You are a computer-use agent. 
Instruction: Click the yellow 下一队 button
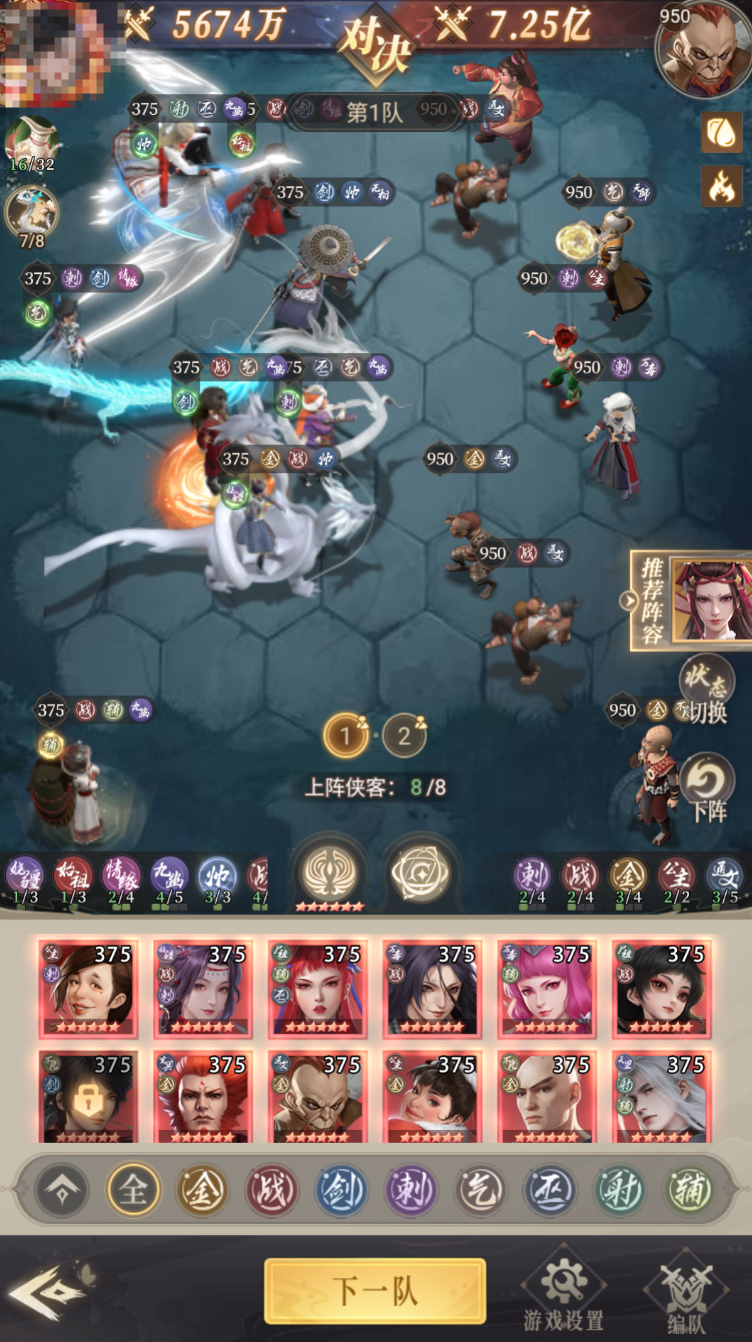tap(375, 1291)
